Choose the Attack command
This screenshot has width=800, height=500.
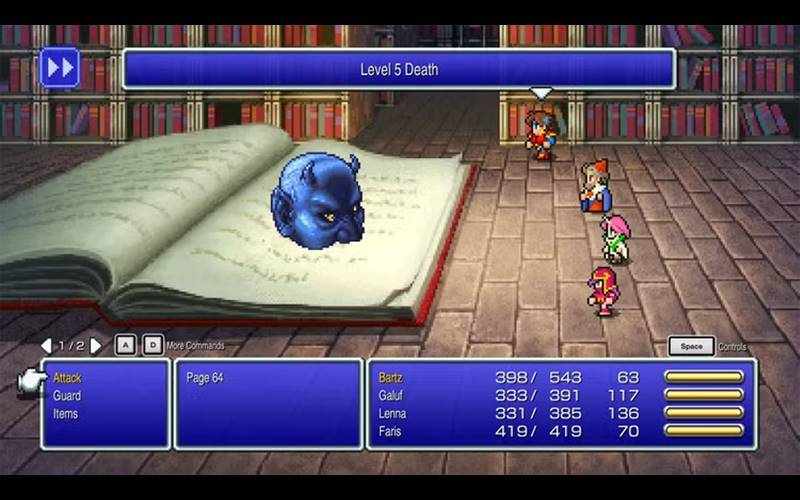[67, 378]
